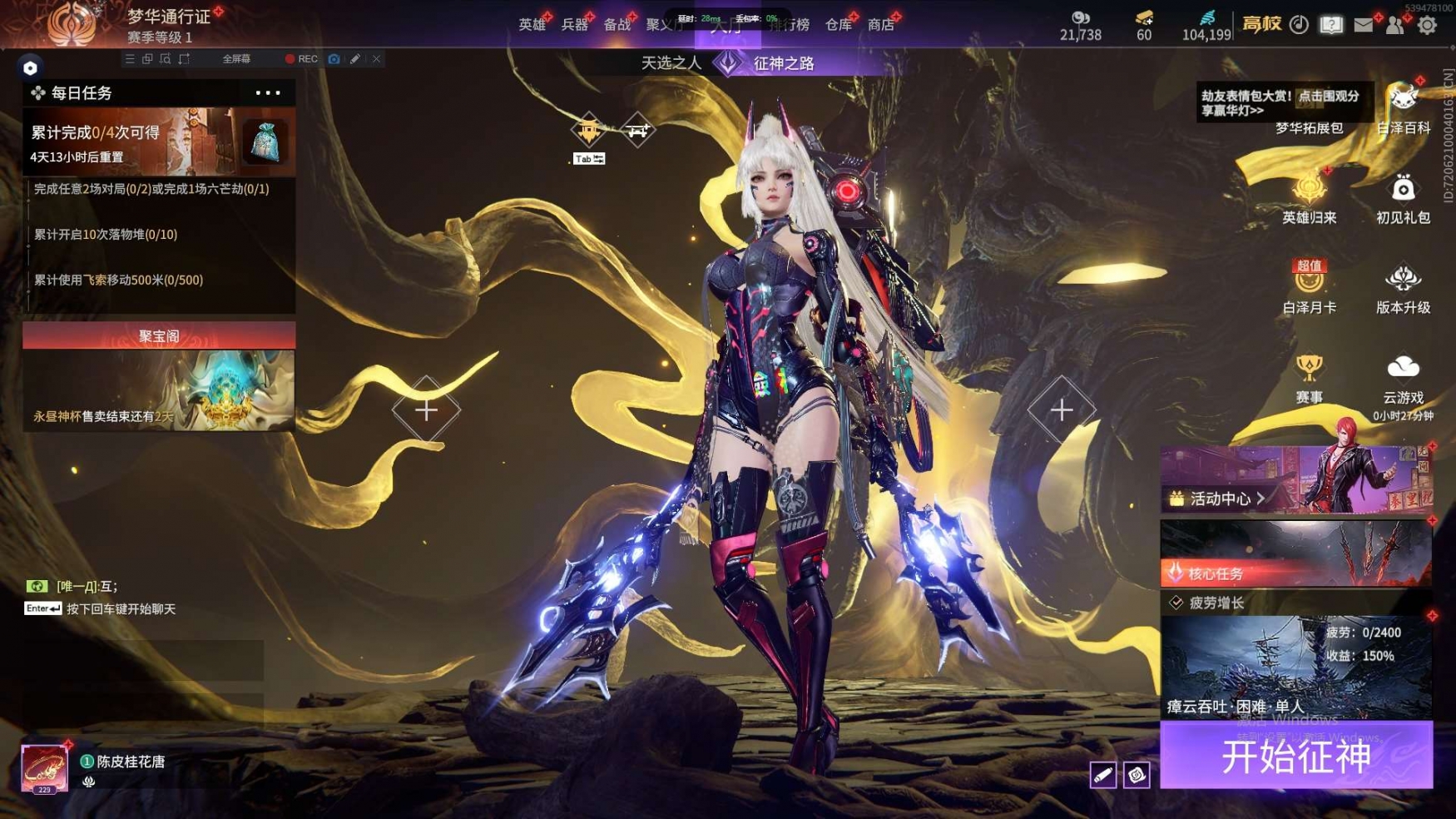The height and width of the screenshot is (819, 1456).
Task: Open the 兵器 weapons menu
Action: pos(574,25)
